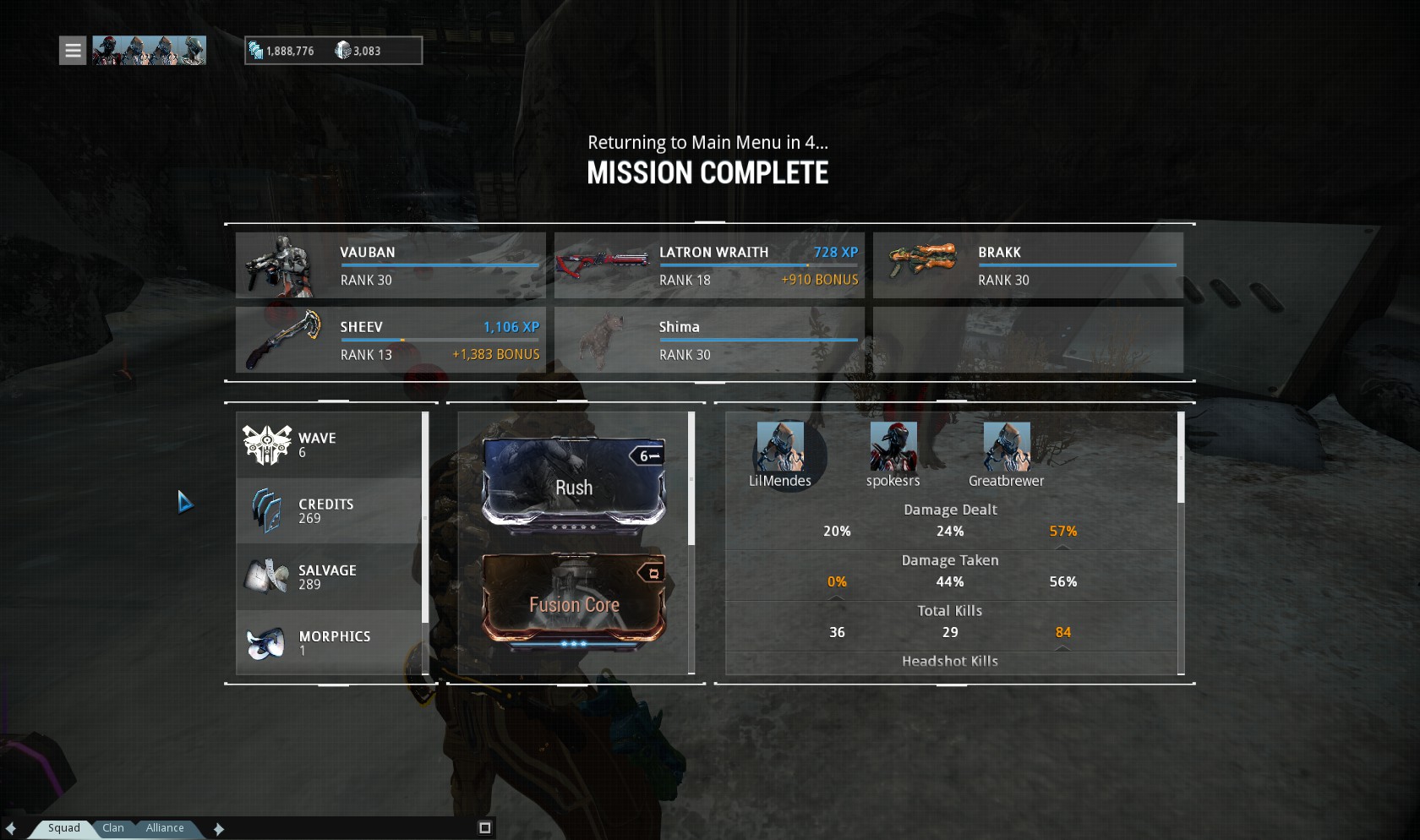Select the Sheev melee card
Viewport: 1420px width, 840px height.
(390, 340)
